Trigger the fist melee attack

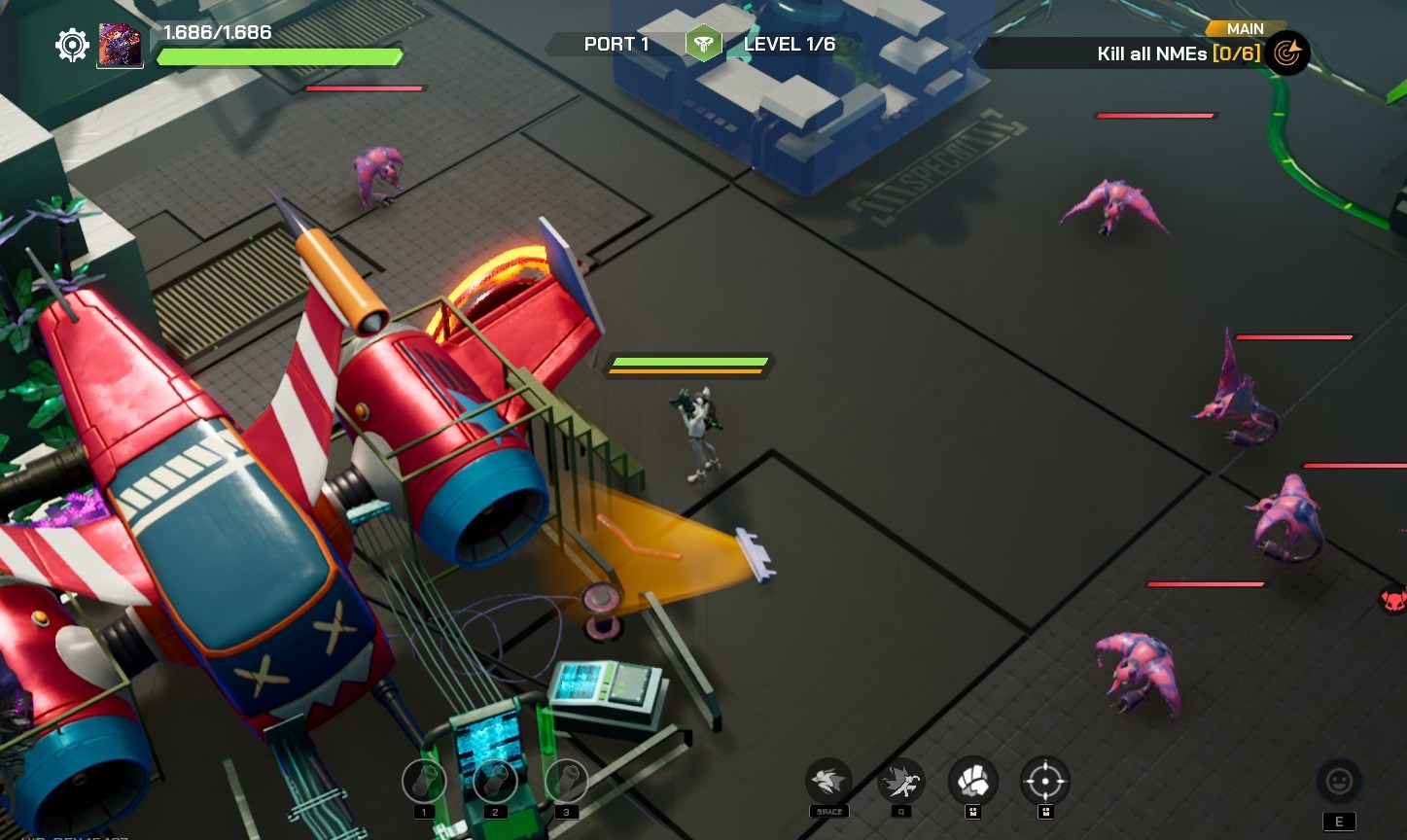pyautogui.click(x=972, y=781)
